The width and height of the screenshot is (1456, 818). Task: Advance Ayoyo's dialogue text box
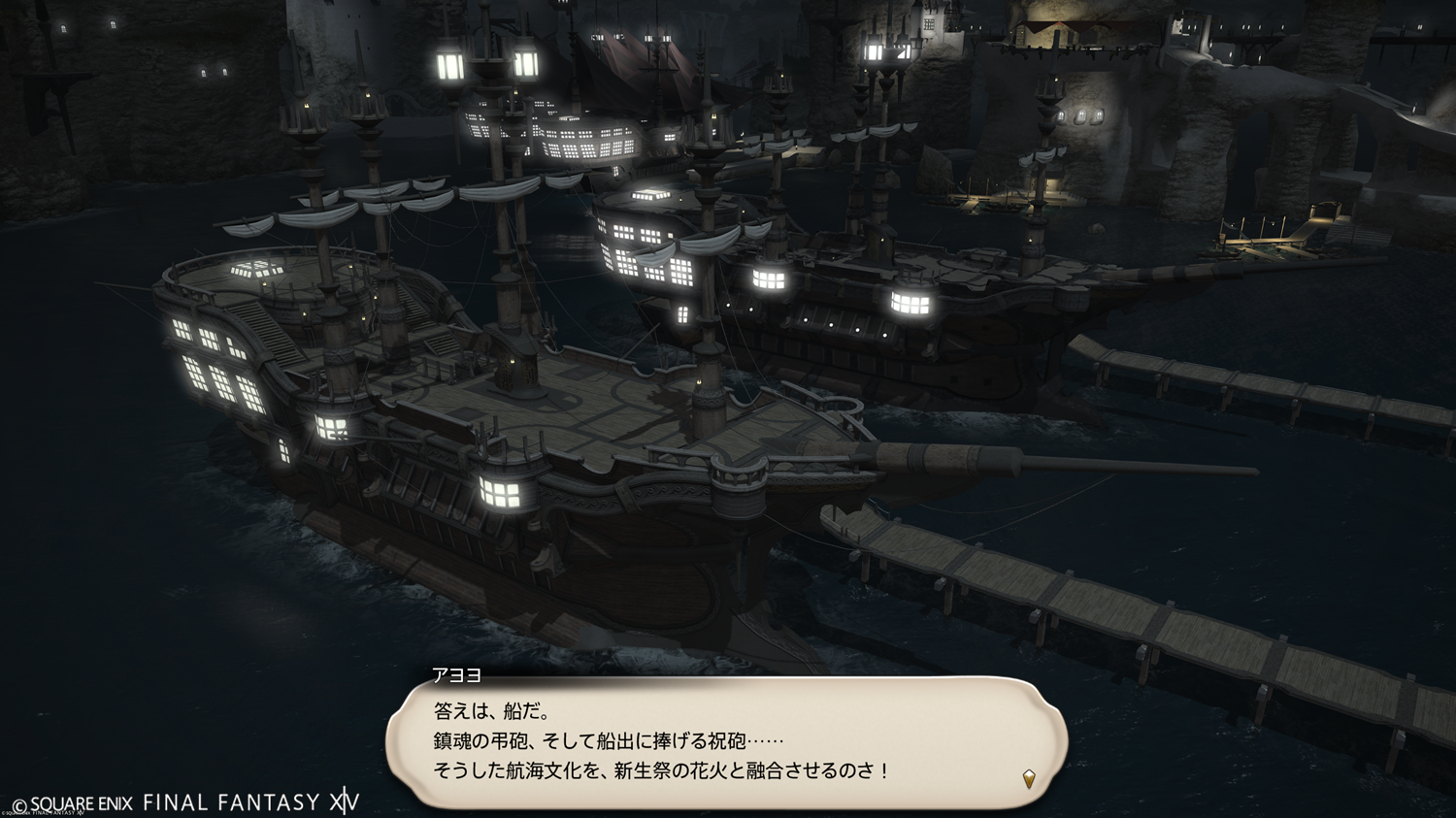click(726, 742)
